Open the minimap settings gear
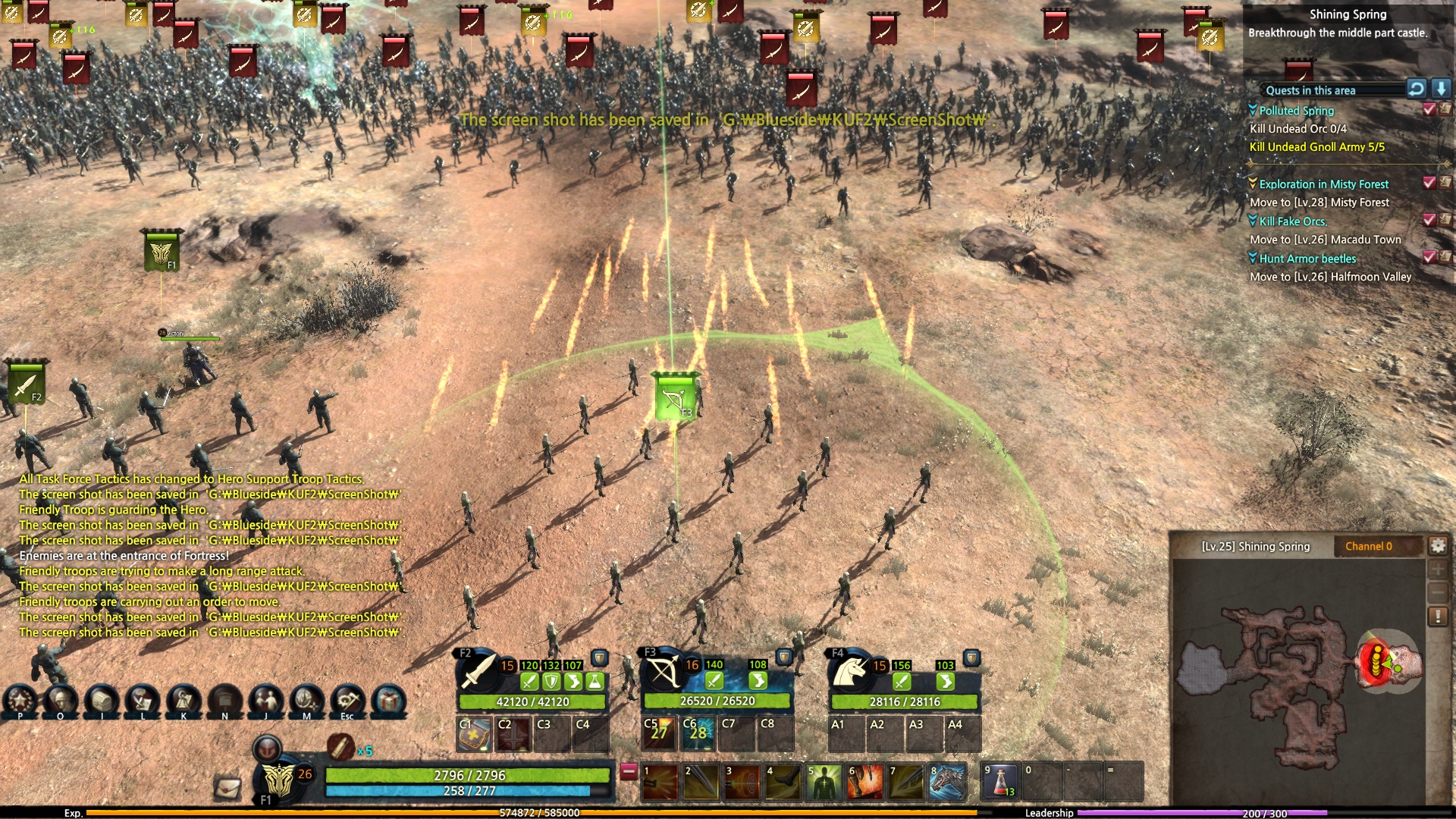The width and height of the screenshot is (1456, 819). click(1437, 545)
